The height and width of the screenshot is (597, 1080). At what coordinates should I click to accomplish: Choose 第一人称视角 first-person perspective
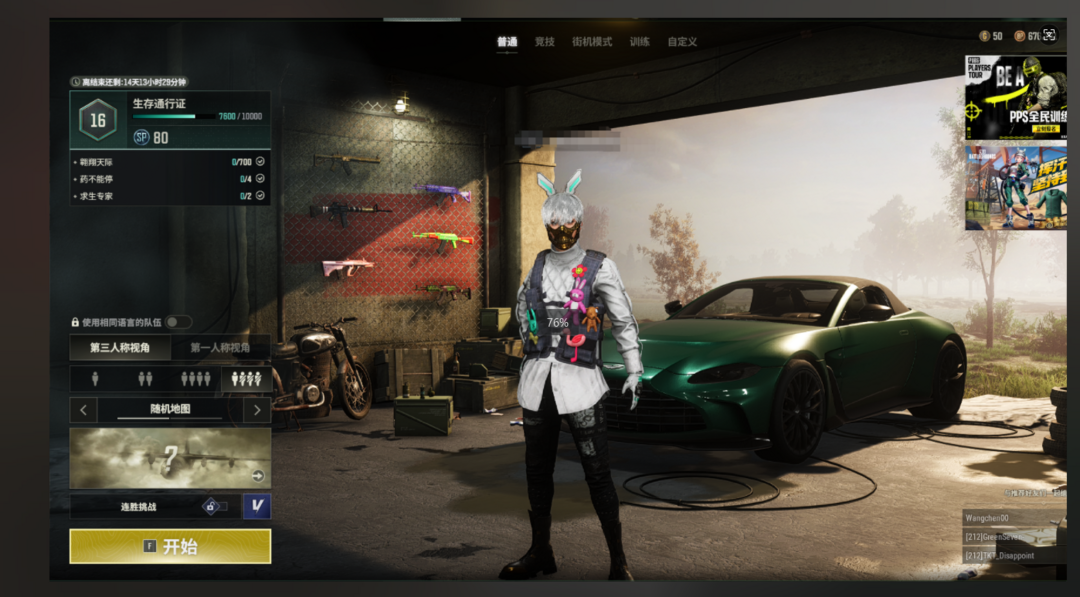tap(220, 348)
